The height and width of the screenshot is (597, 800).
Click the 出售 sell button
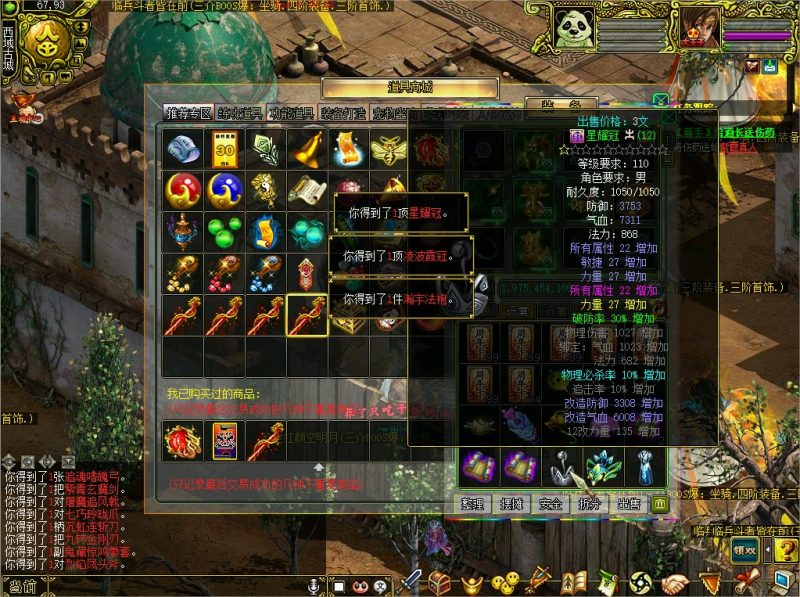point(628,503)
